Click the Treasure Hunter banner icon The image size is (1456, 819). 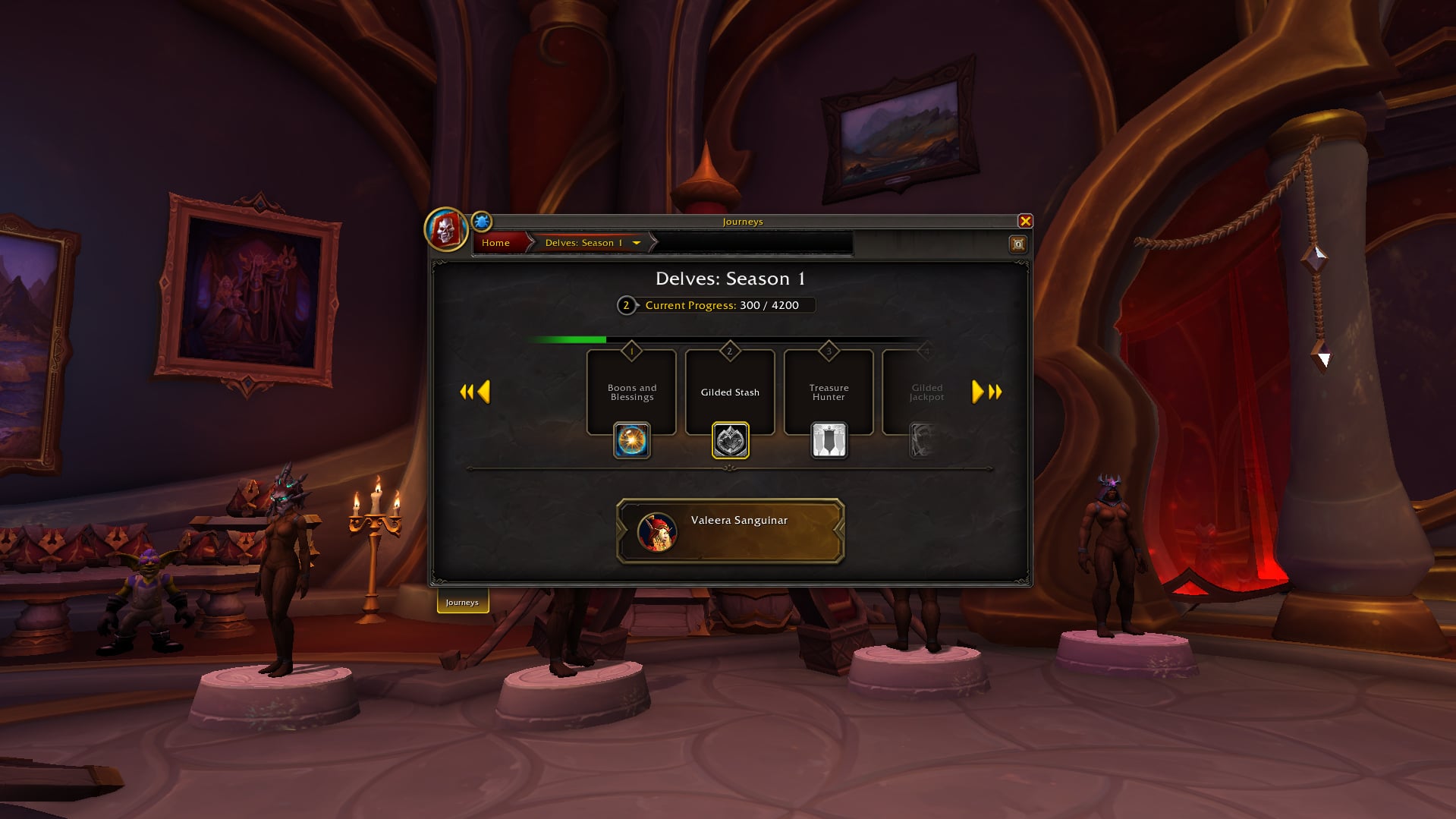[x=829, y=440]
